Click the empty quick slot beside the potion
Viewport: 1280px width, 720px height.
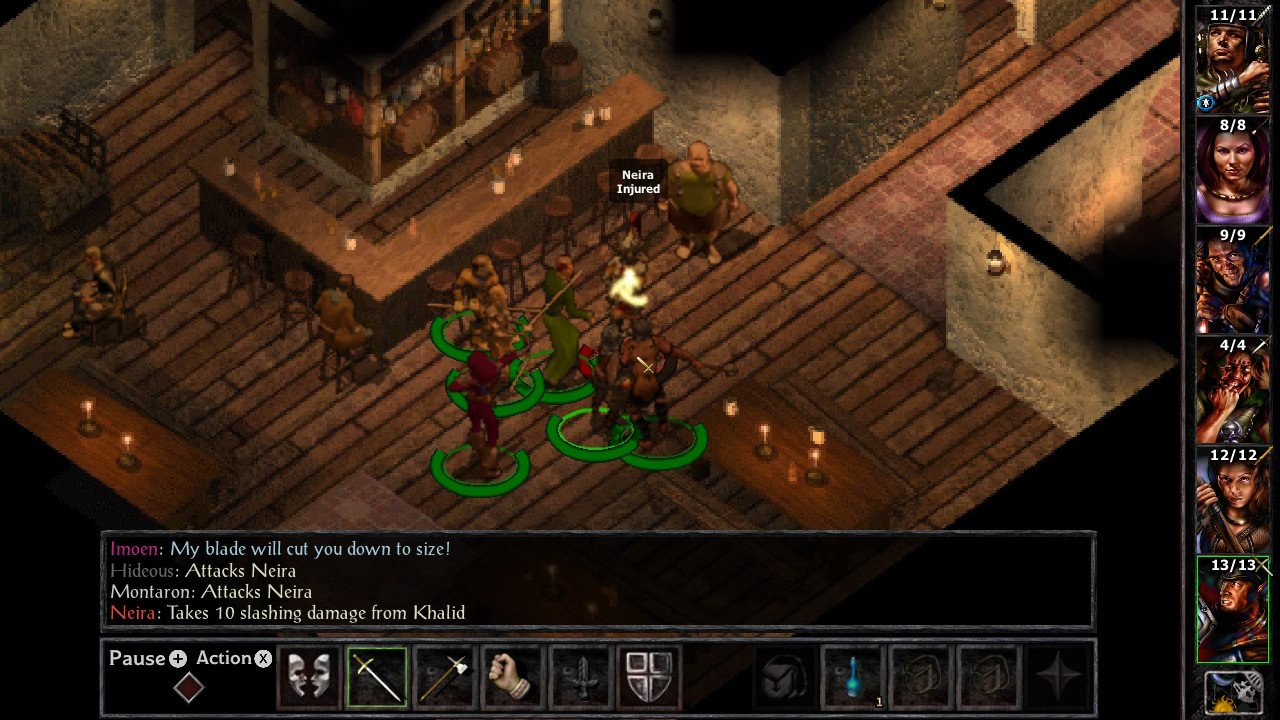[921, 677]
